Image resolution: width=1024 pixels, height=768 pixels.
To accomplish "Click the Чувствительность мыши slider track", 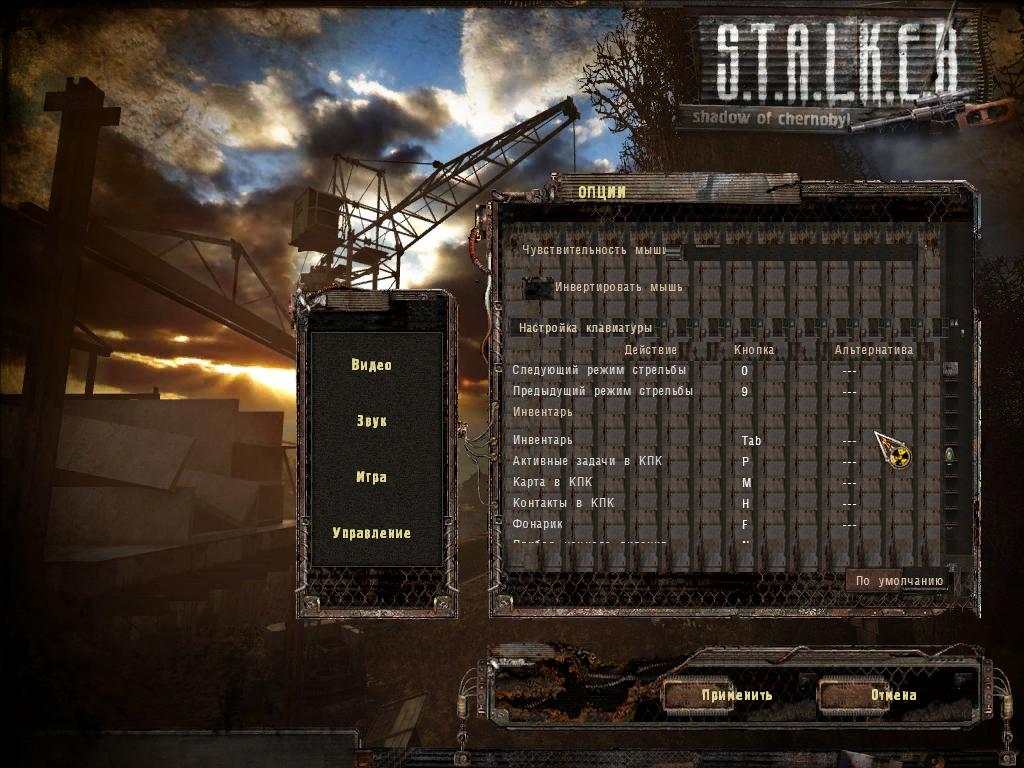I will (x=800, y=251).
